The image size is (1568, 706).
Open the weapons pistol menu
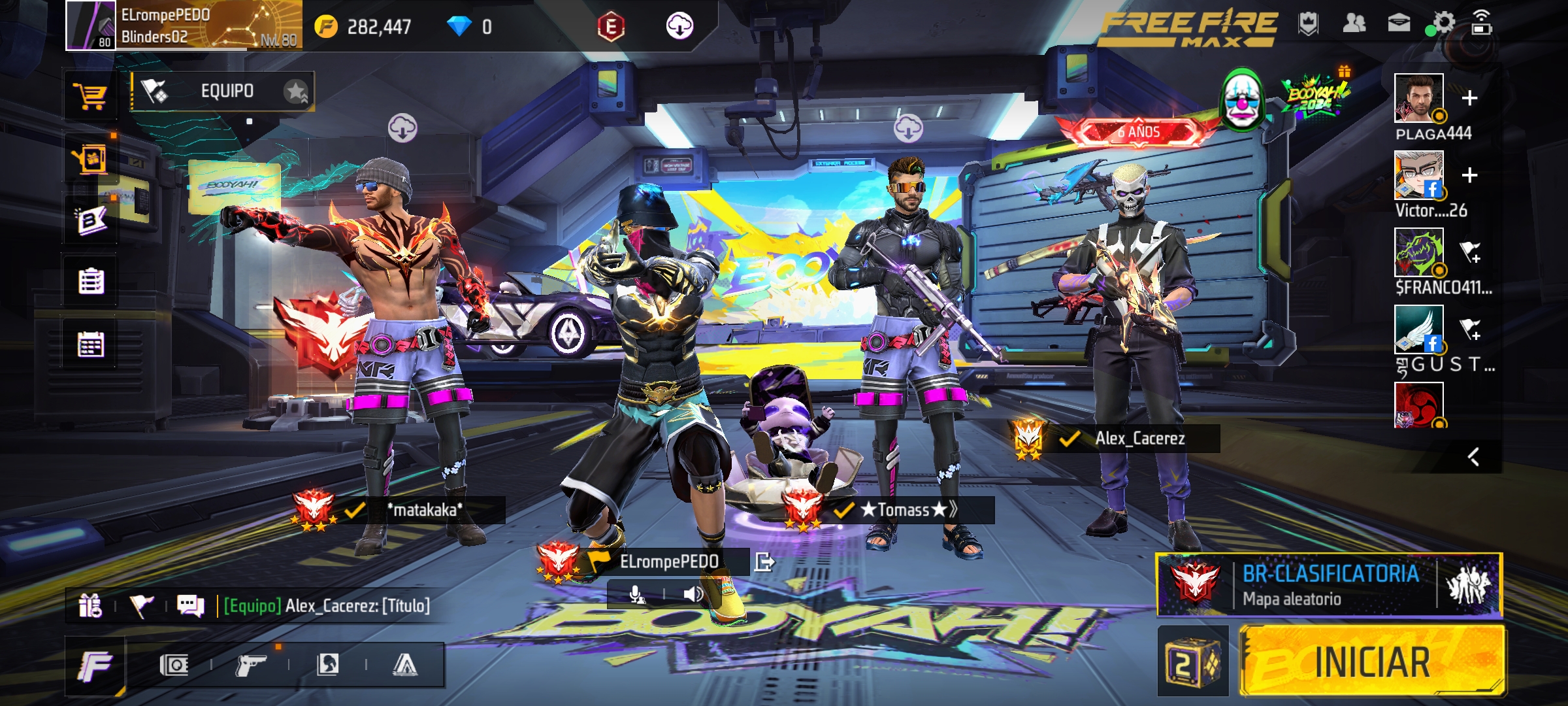click(250, 665)
